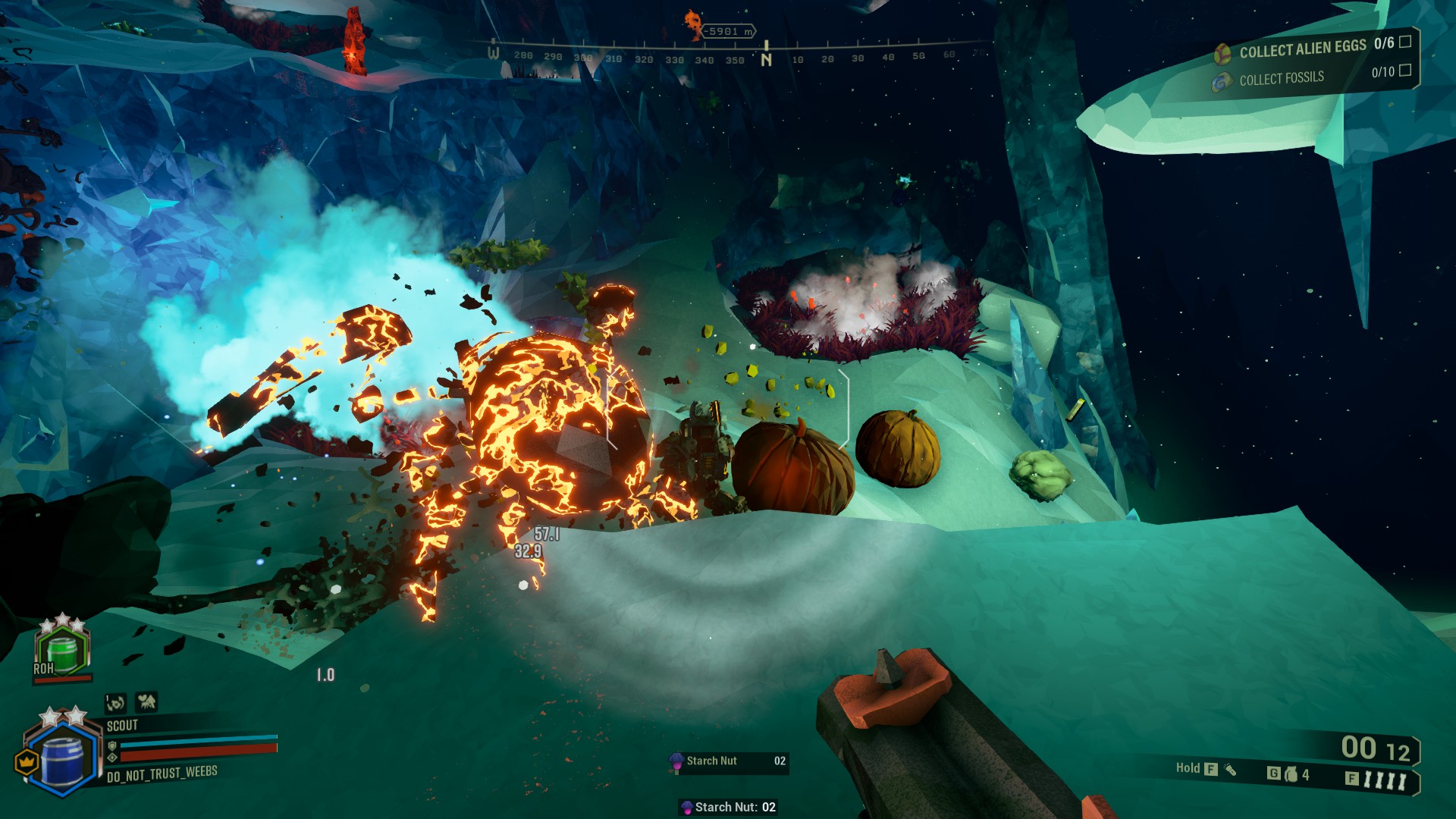Viewport: 1456px width, 819px height.
Task: Select teammate ROH's green portrait
Action: tap(62, 651)
